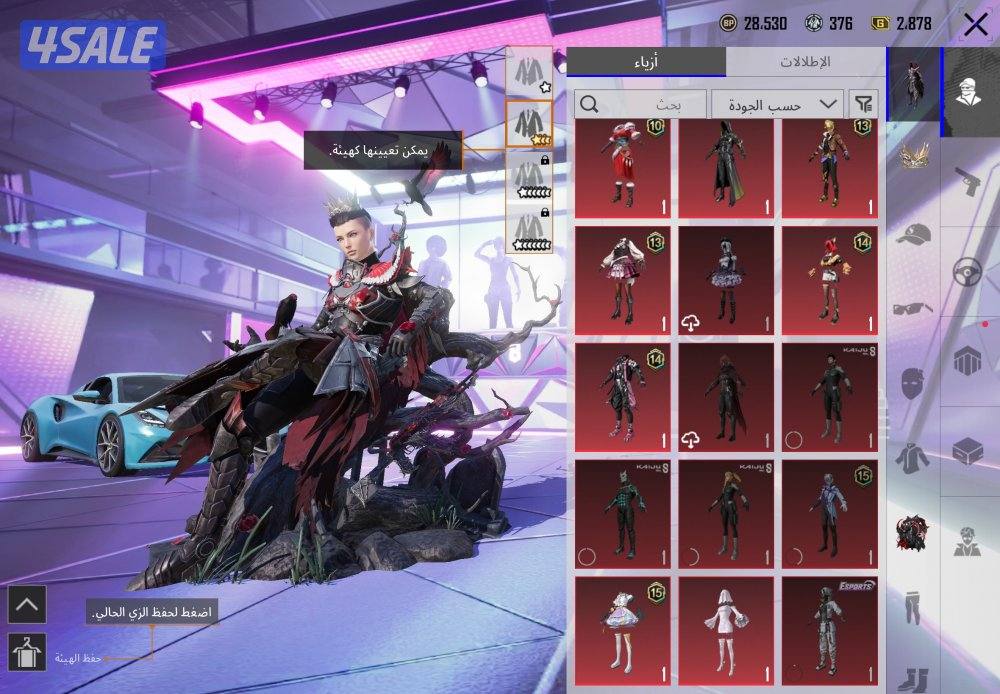
Task: Open the steering wheel vehicle category
Action: click(x=967, y=272)
